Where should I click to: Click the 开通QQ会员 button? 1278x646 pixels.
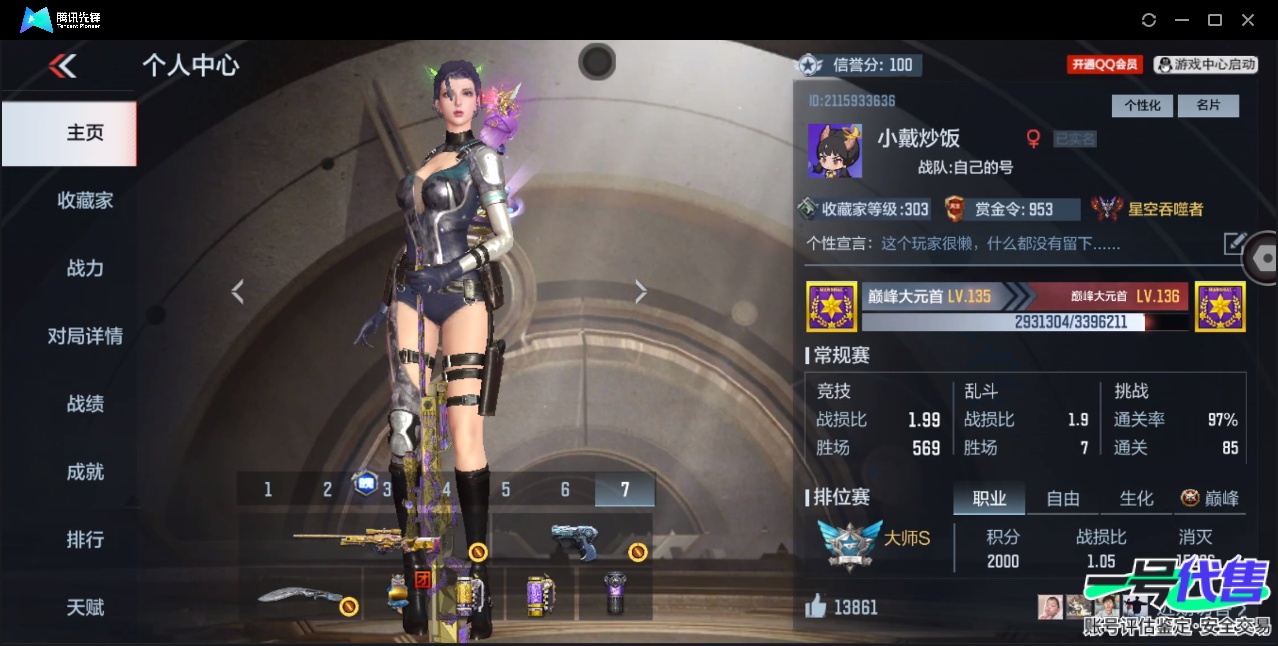(x=1105, y=65)
